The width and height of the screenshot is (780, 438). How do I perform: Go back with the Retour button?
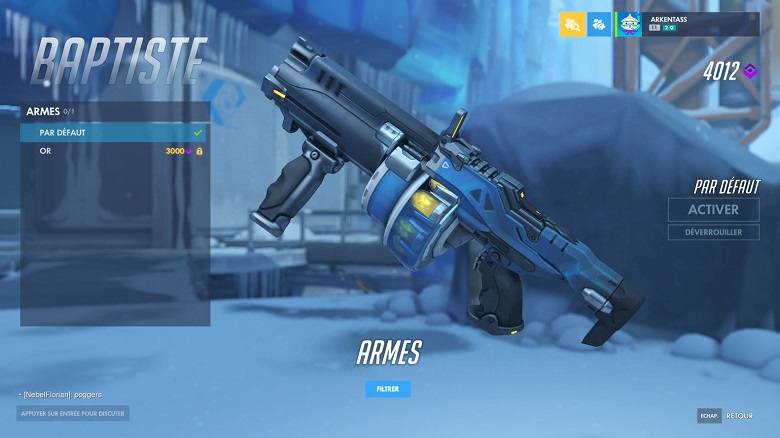(x=738, y=415)
